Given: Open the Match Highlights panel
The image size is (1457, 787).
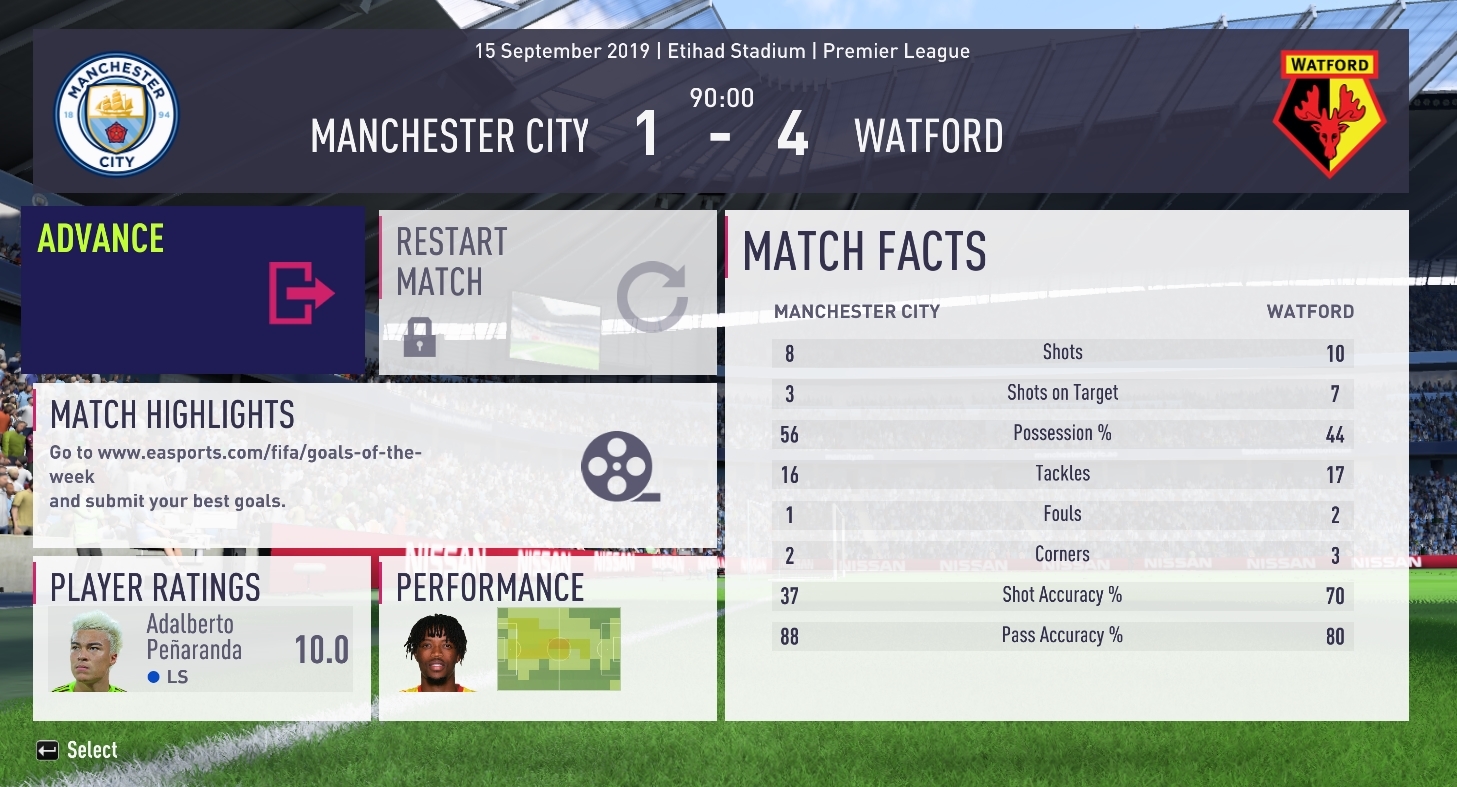Looking at the screenshot, I should point(375,466).
